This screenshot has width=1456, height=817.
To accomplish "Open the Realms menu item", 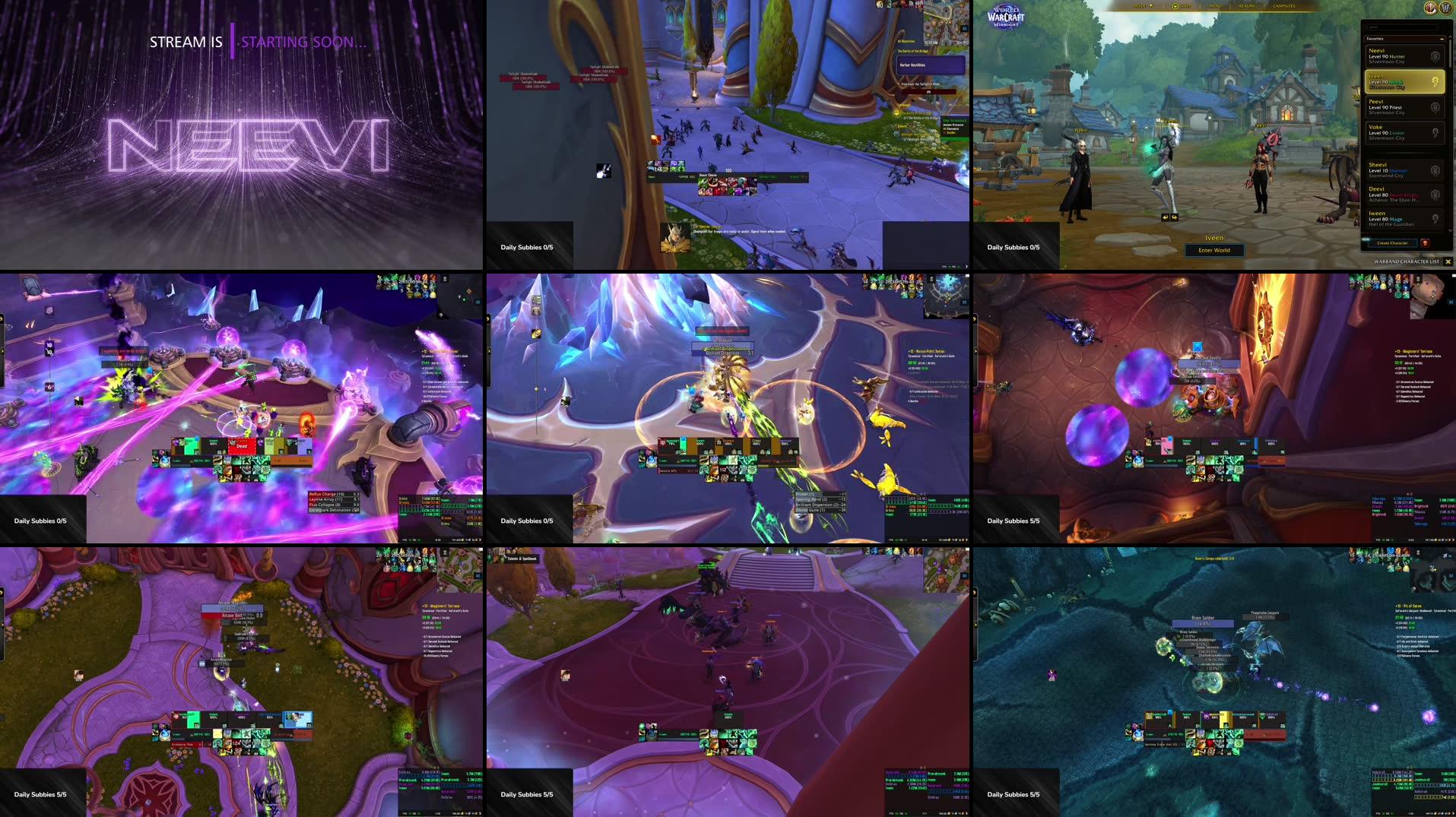I will pyautogui.click(x=1248, y=6).
